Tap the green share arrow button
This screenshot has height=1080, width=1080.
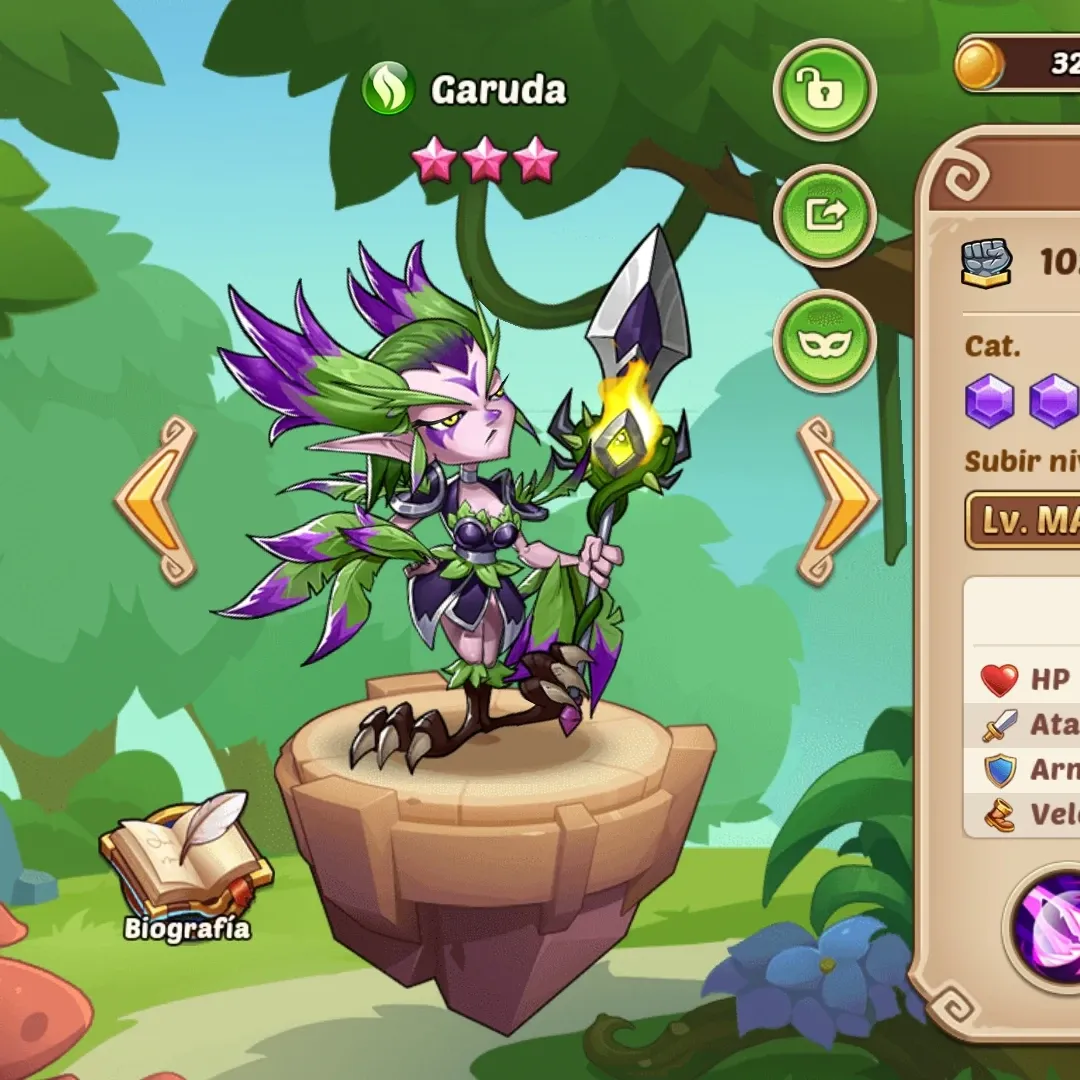pos(824,215)
